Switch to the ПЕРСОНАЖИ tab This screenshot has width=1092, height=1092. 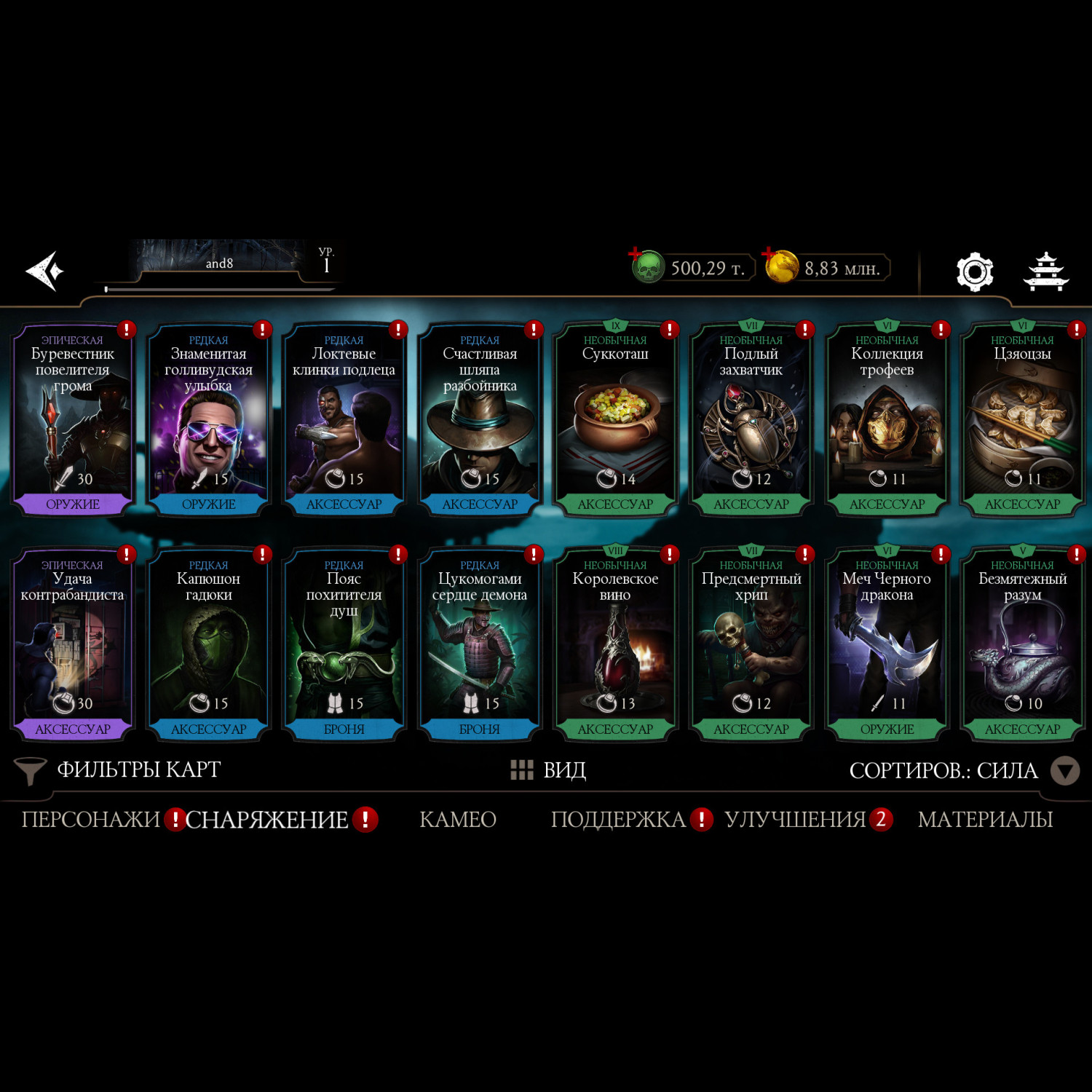[x=90, y=820]
